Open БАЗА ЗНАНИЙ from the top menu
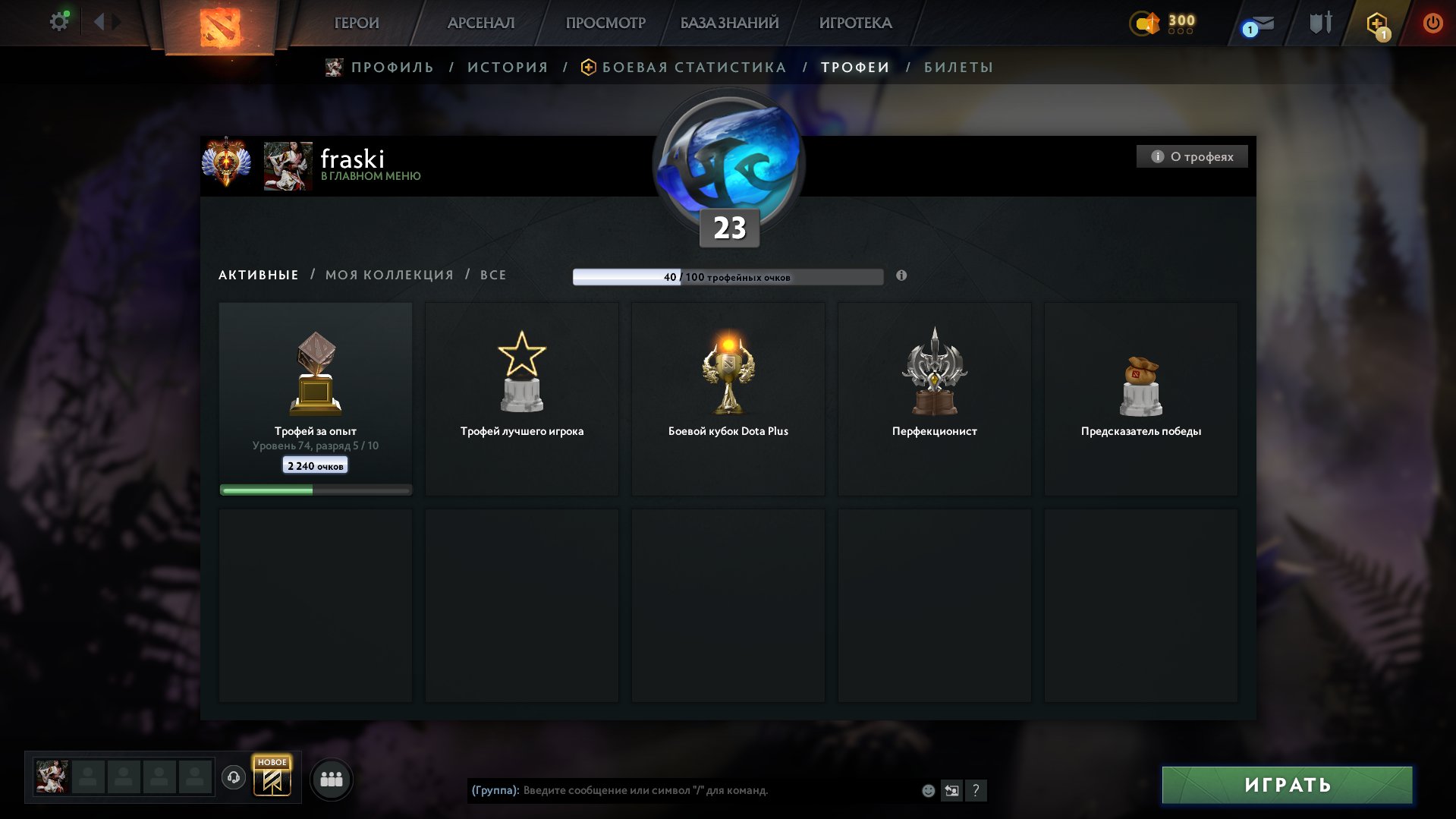 click(727, 23)
